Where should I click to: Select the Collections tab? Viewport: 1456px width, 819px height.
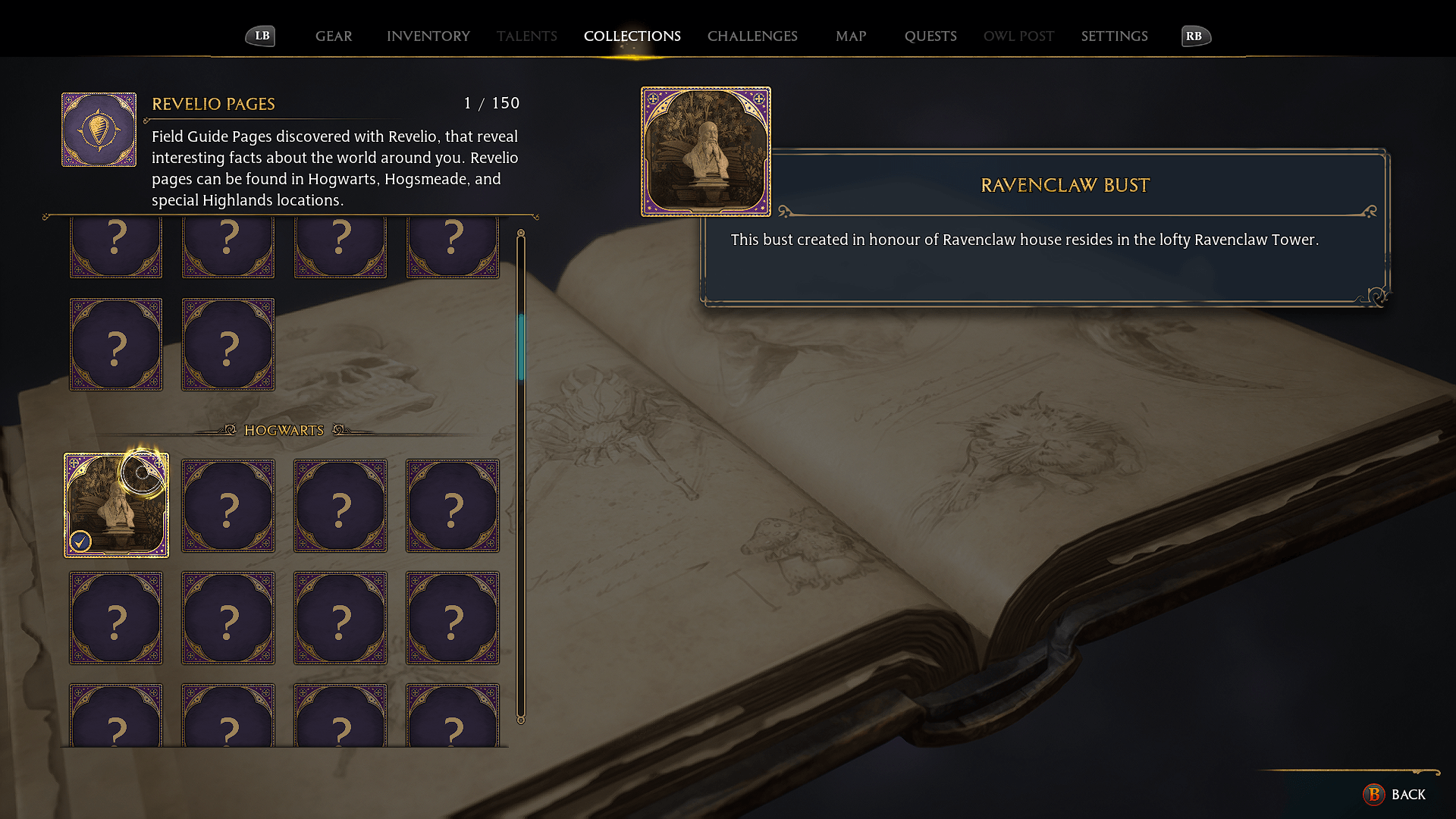[x=632, y=36]
